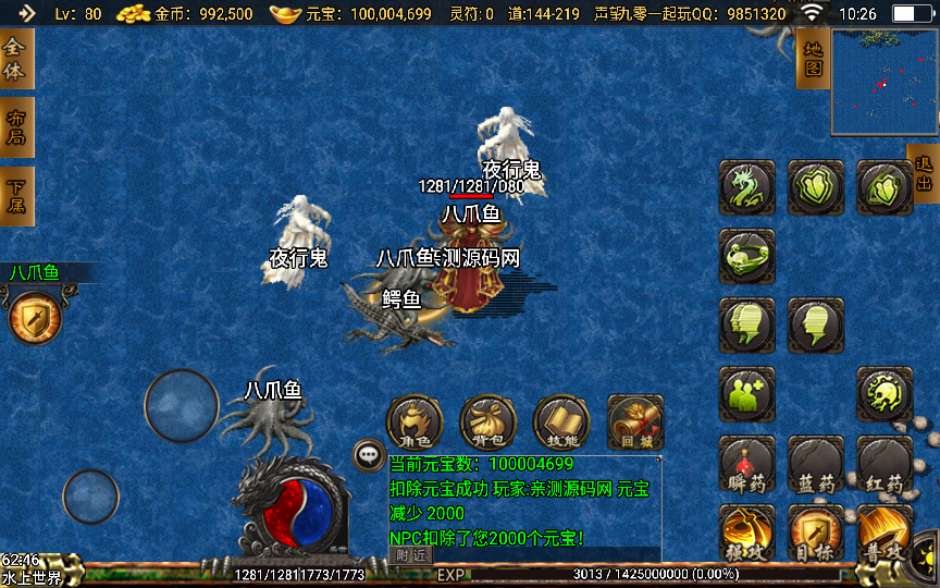Open the 地图 map tab

point(812,58)
